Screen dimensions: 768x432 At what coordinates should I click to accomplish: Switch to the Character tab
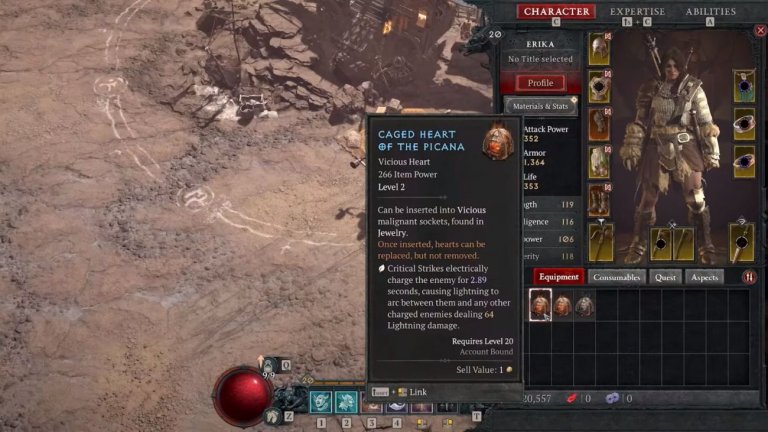click(x=555, y=12)
